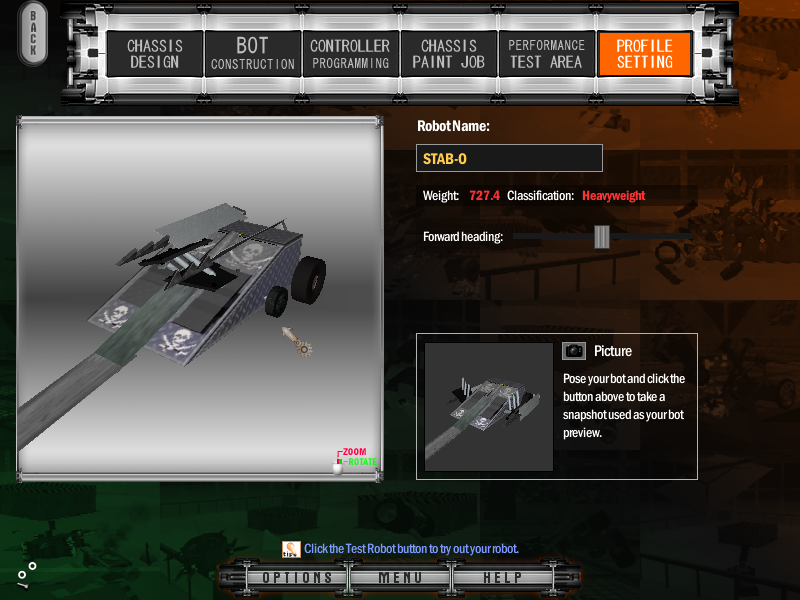Screen dimensions: 800x600
Task: Take a snapshot with the camera icon
Action: pyautogui.click(x=573, y=351)
